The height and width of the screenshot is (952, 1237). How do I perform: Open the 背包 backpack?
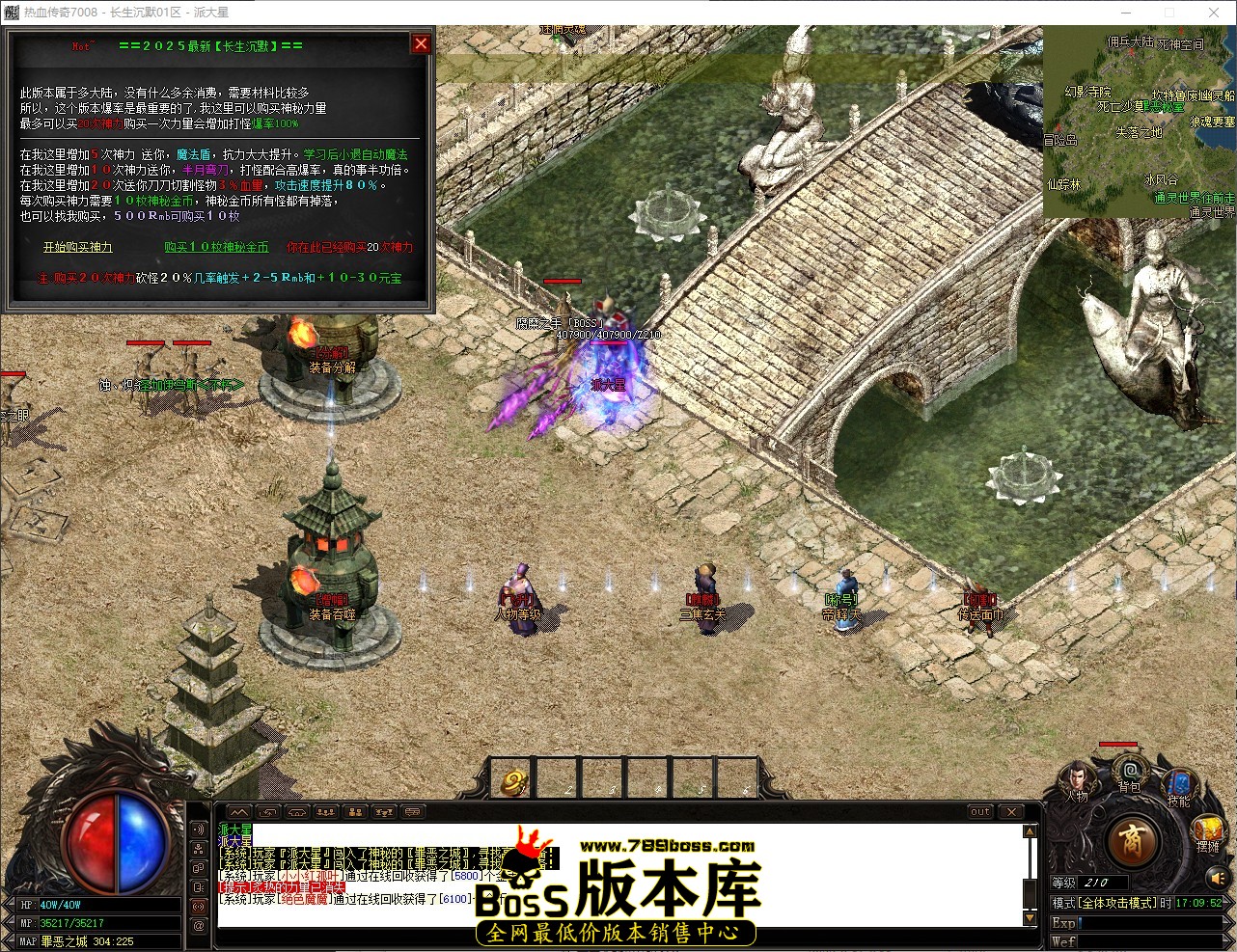click(x=1130, y=772)
